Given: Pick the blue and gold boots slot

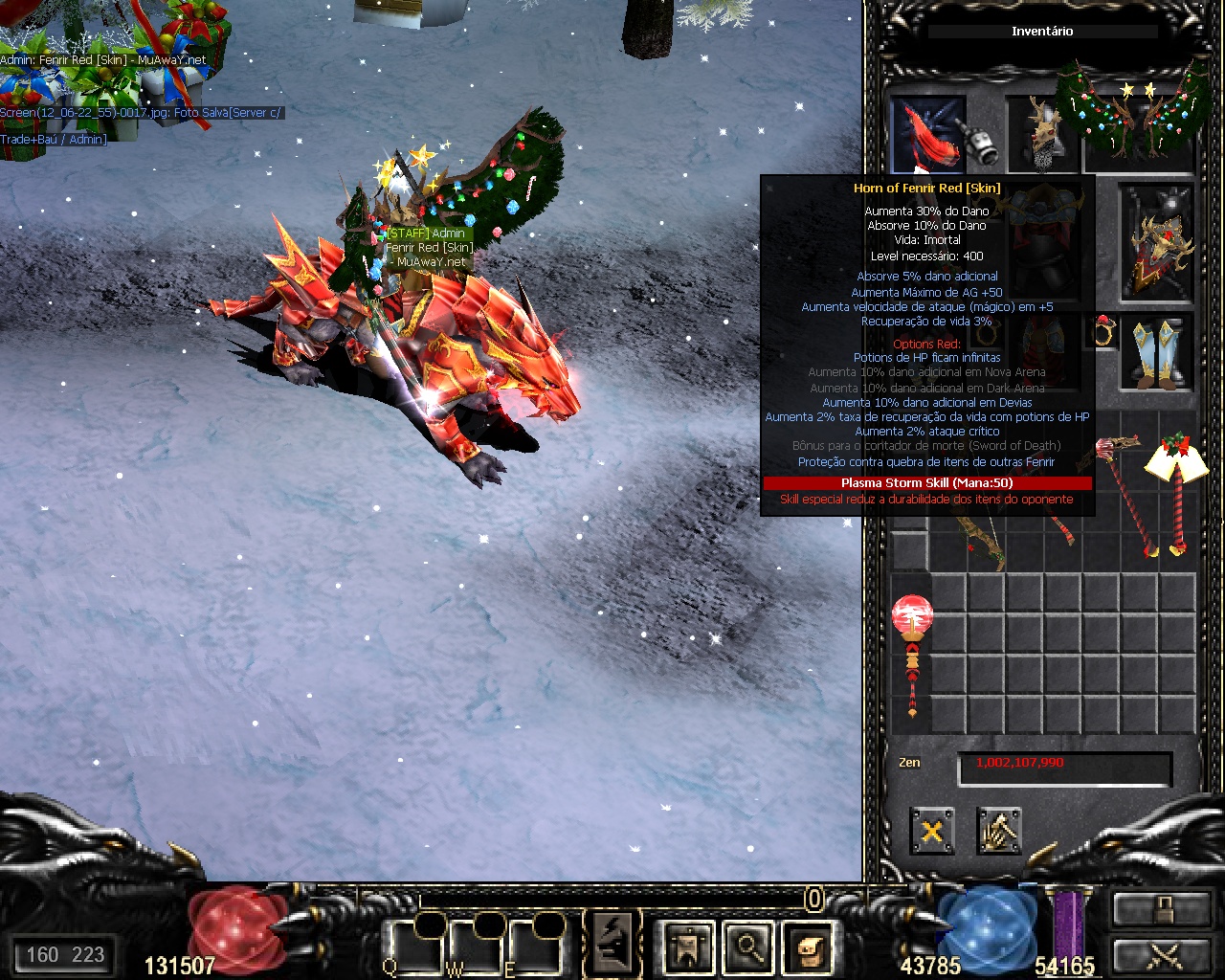Looking at the screenshot, I should click(x=1157, y=352).
